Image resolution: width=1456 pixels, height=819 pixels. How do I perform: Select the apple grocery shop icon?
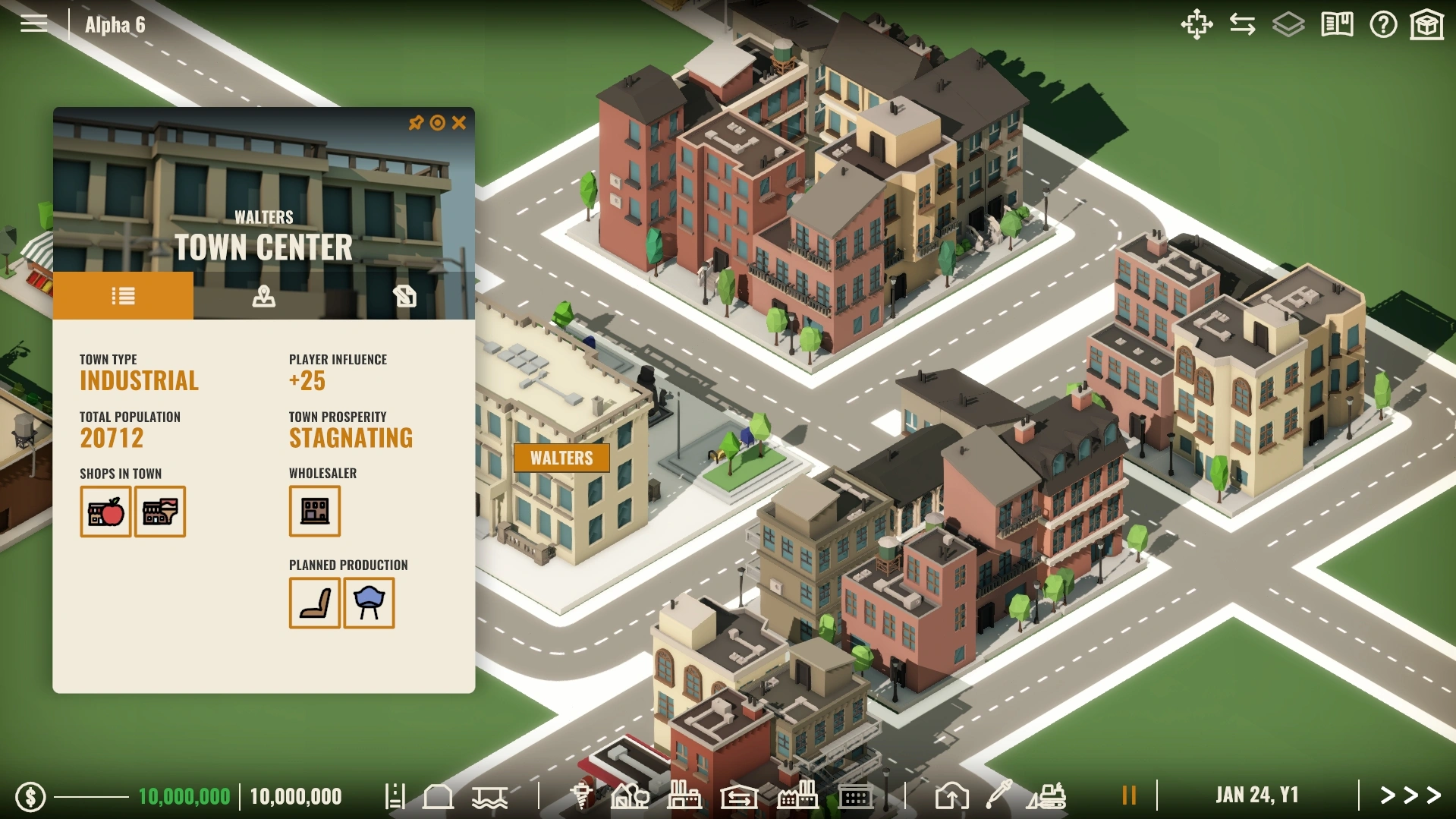click(105, 512)
